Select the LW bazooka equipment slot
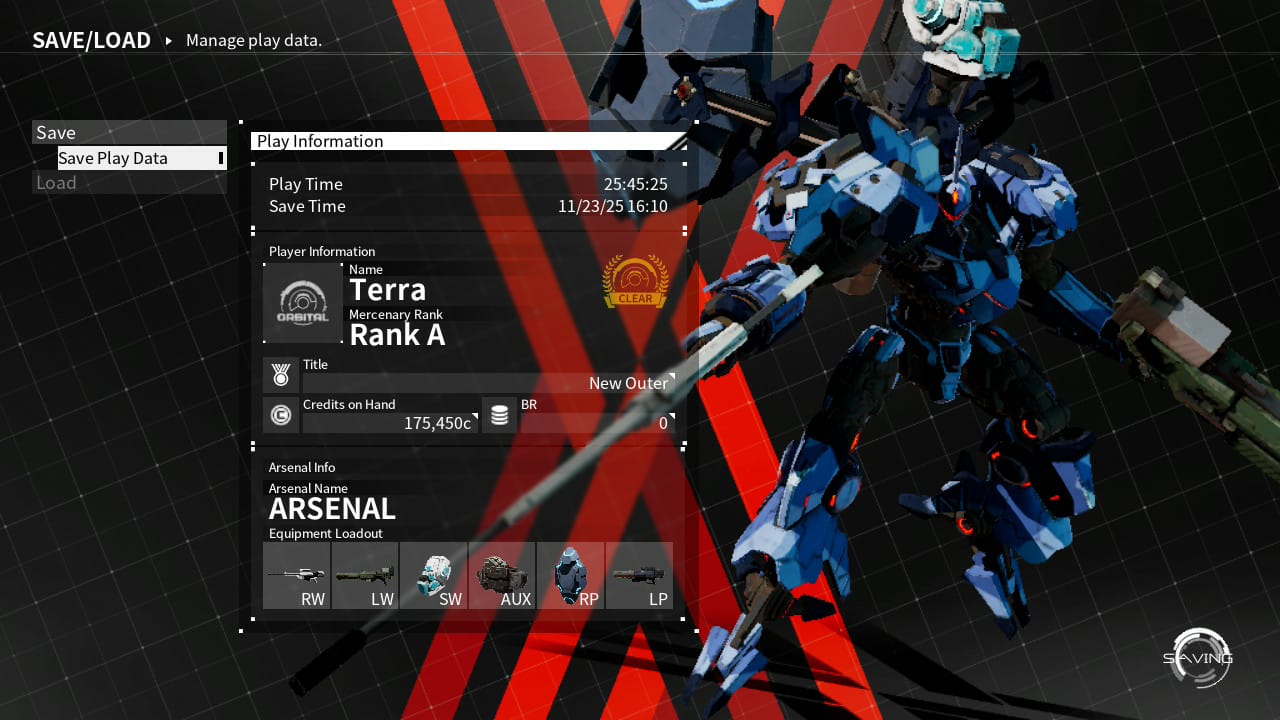Screen dimensions: 1280x720 (x=365, y=576)
